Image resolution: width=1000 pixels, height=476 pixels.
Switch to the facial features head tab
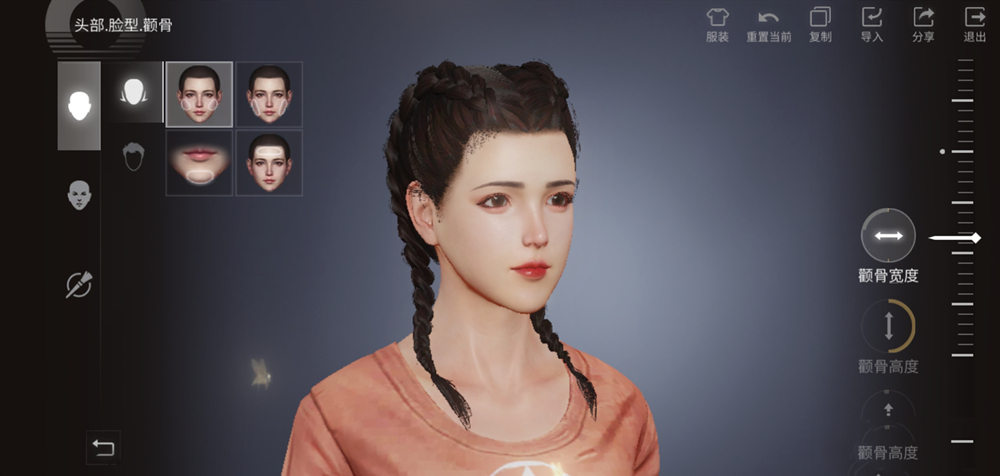point(79,195)
